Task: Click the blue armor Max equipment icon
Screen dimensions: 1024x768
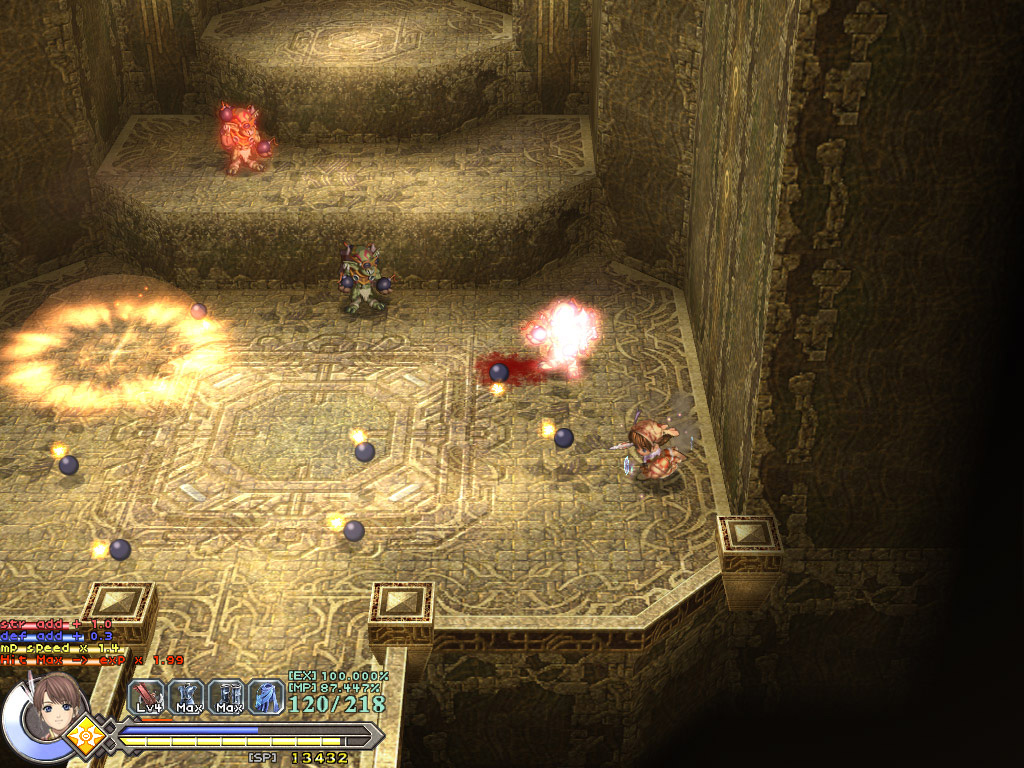Action: 188,696
